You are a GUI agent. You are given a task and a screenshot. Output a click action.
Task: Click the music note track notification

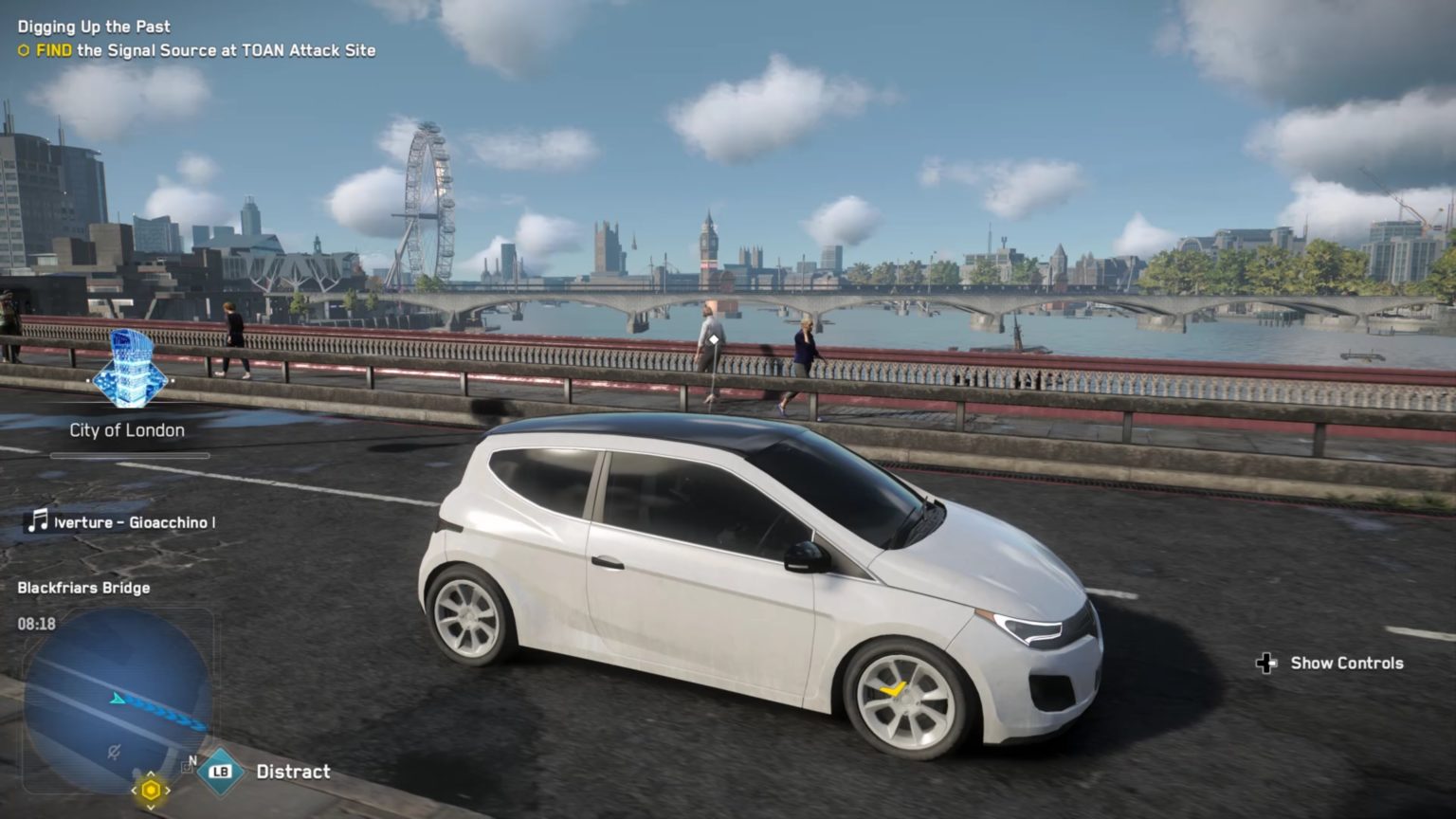pyautogui.click(x=38, y=521)
